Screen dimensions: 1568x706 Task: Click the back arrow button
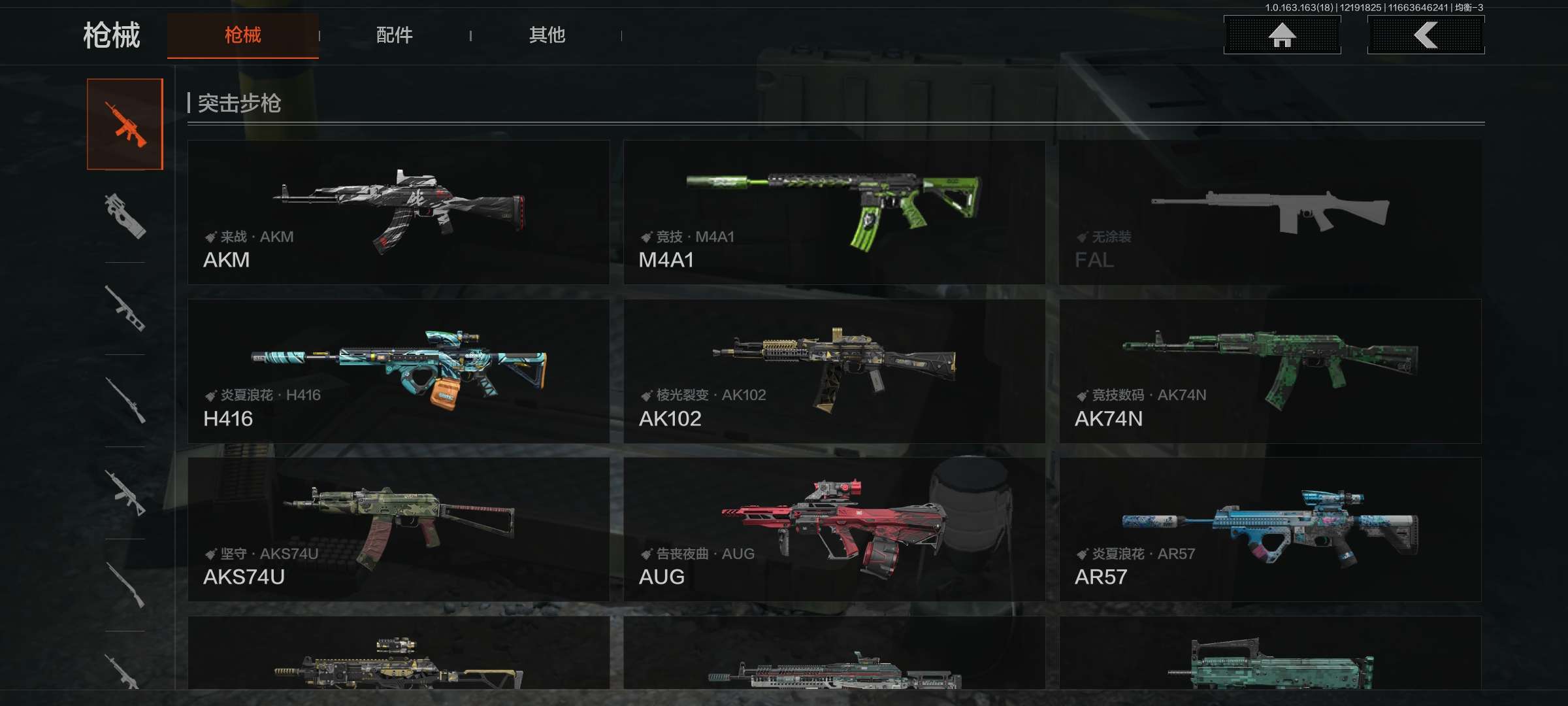(x=1426, y=35)
